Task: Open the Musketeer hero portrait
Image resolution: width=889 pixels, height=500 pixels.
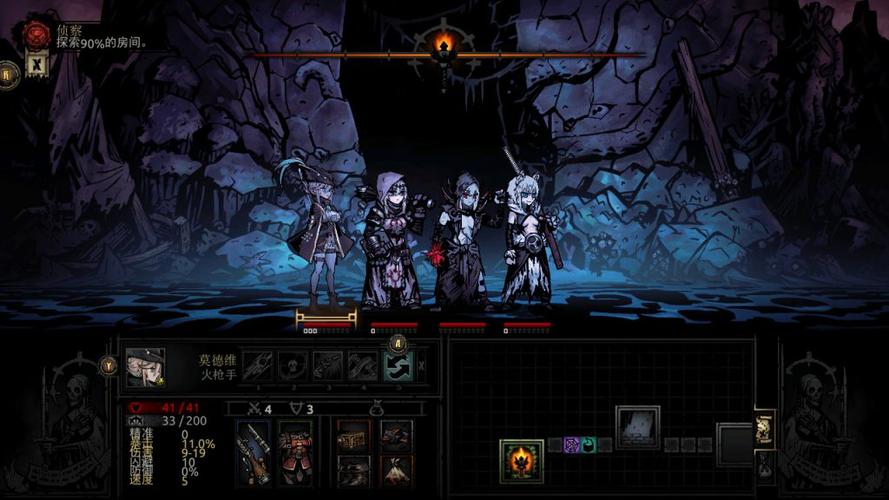Action: tap(146, 367)
